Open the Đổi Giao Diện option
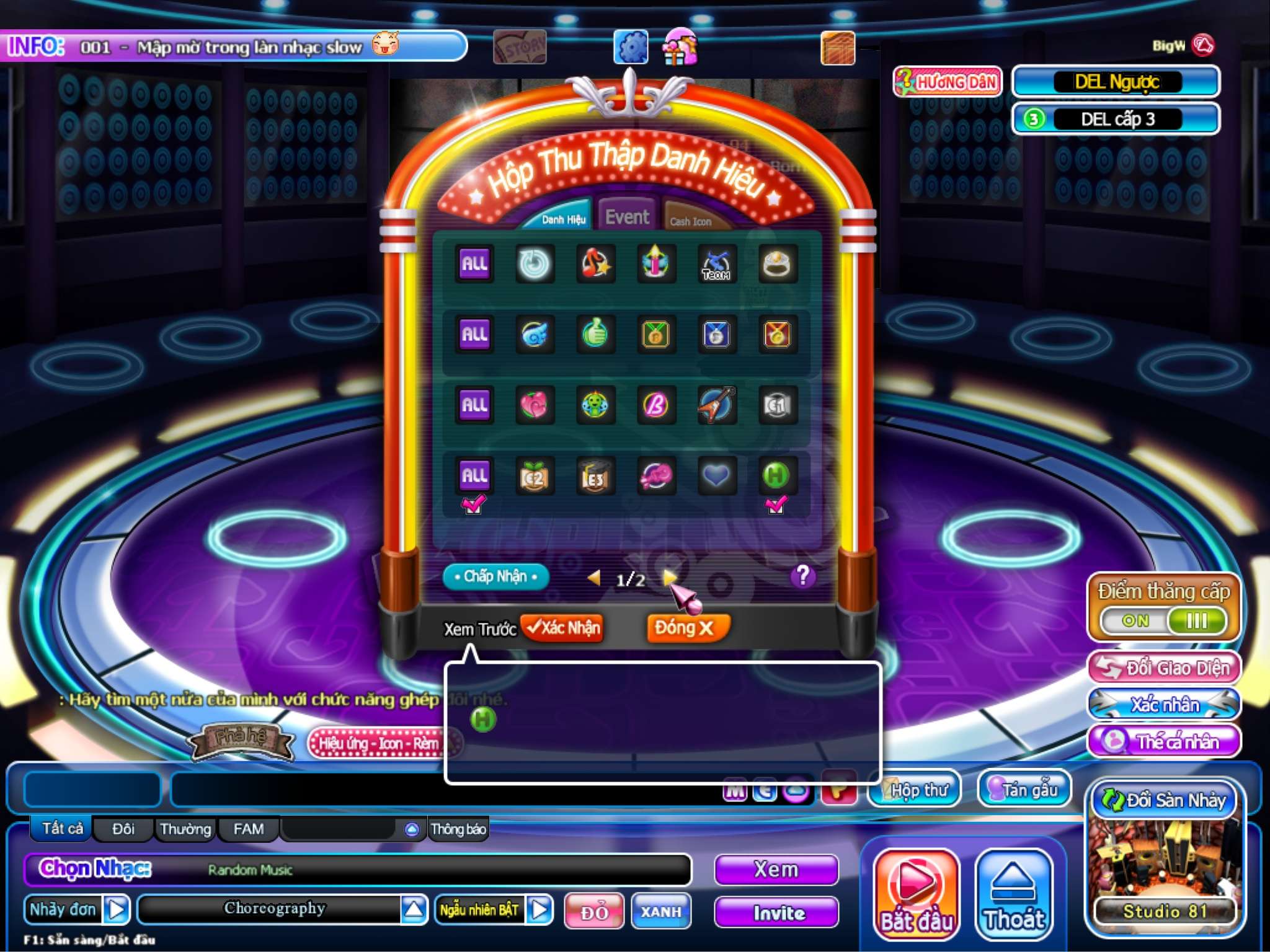1270x952 pixels. pyautogui.click(x=1164, y=668)
